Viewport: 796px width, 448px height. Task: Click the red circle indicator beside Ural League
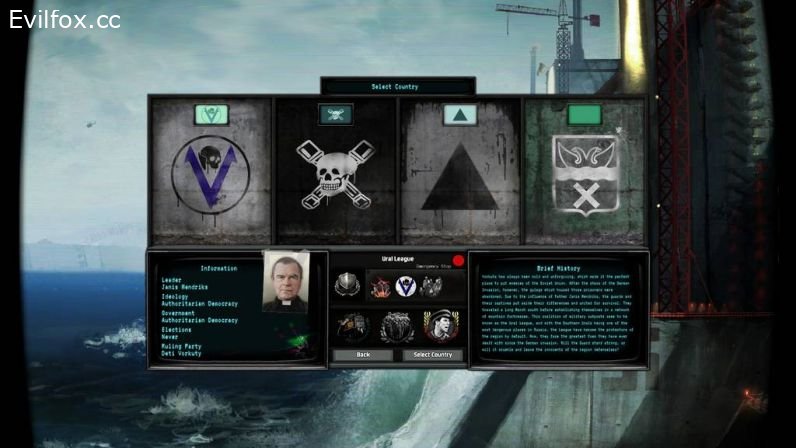[x=459, y=261]
